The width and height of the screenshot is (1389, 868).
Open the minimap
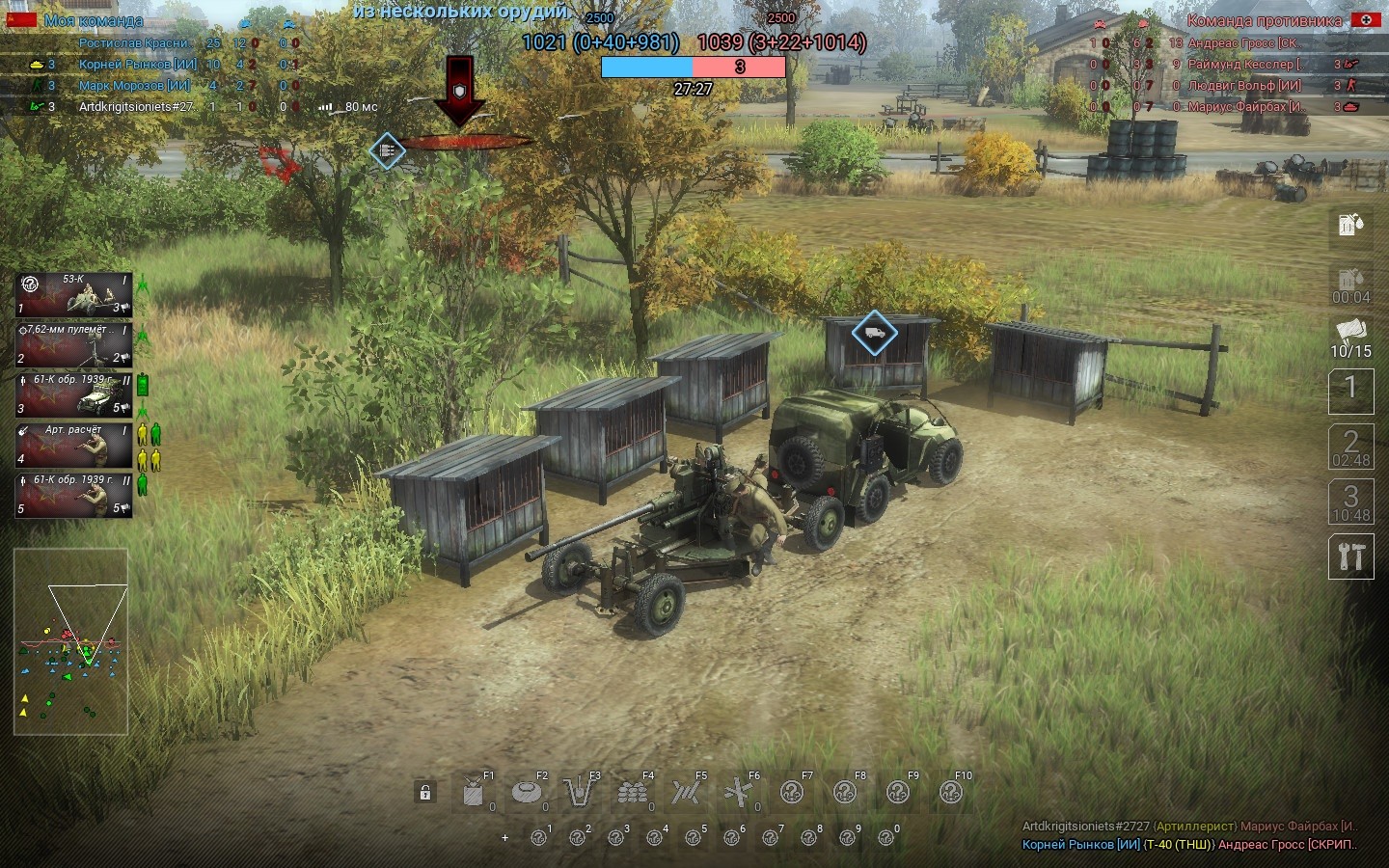pyautogui.click(x=70, y=641)
